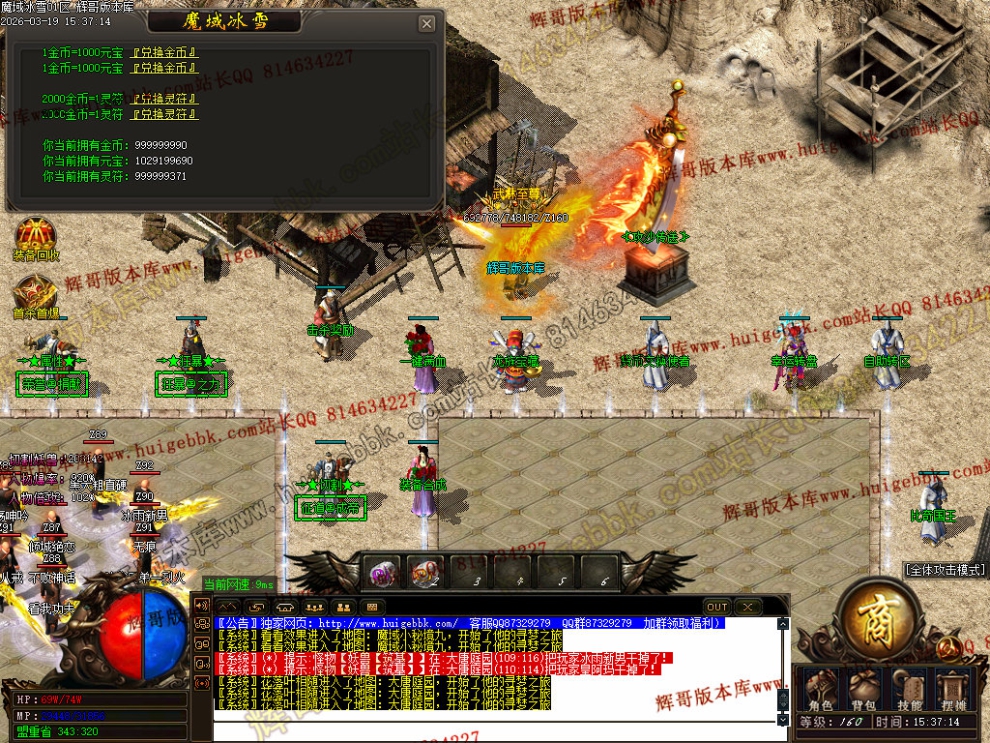This screenshot has width=990, height=743.
Task: Close the 魔域冰雪 exchange dialog
Action: [427, 24]
